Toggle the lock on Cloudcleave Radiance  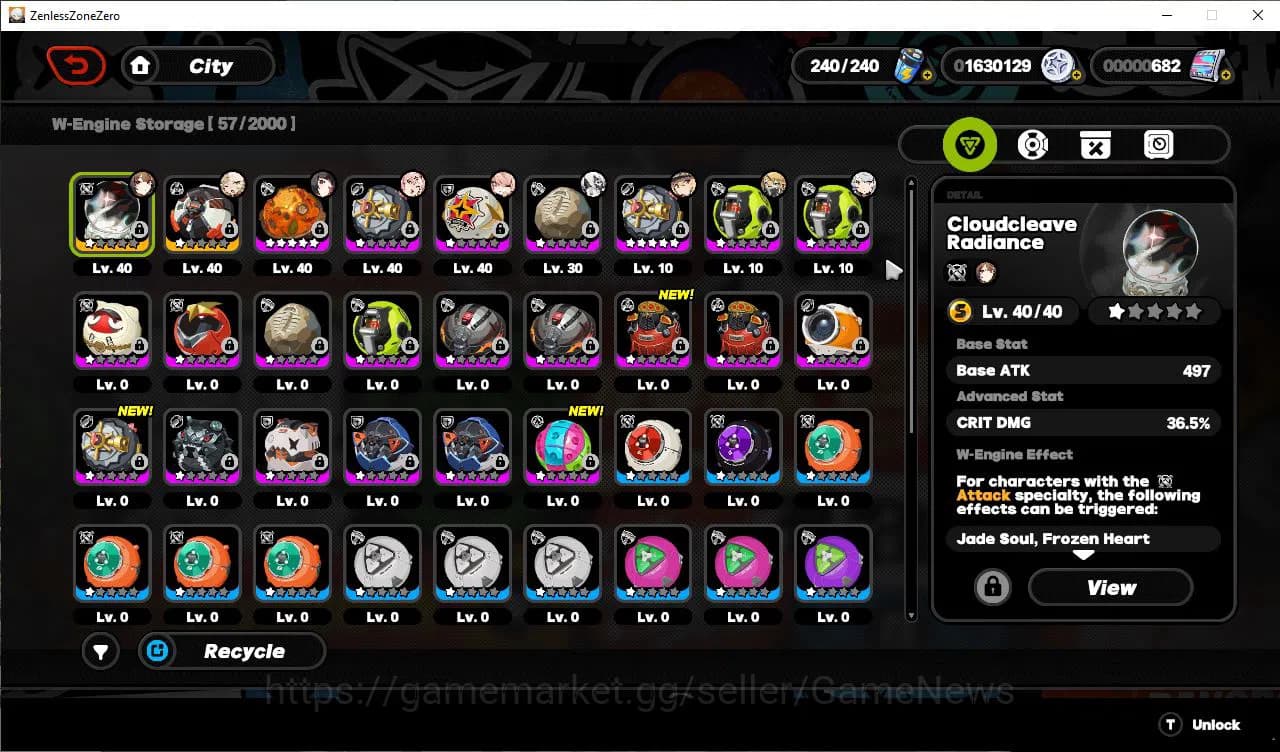(991, 587)
